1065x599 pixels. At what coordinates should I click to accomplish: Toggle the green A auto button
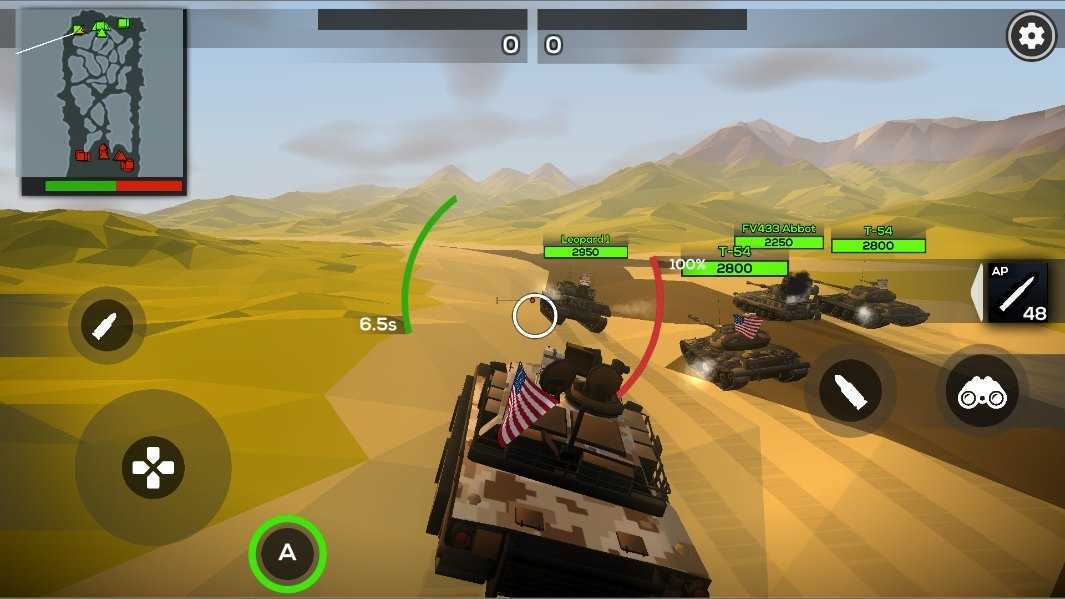point(287,552)
